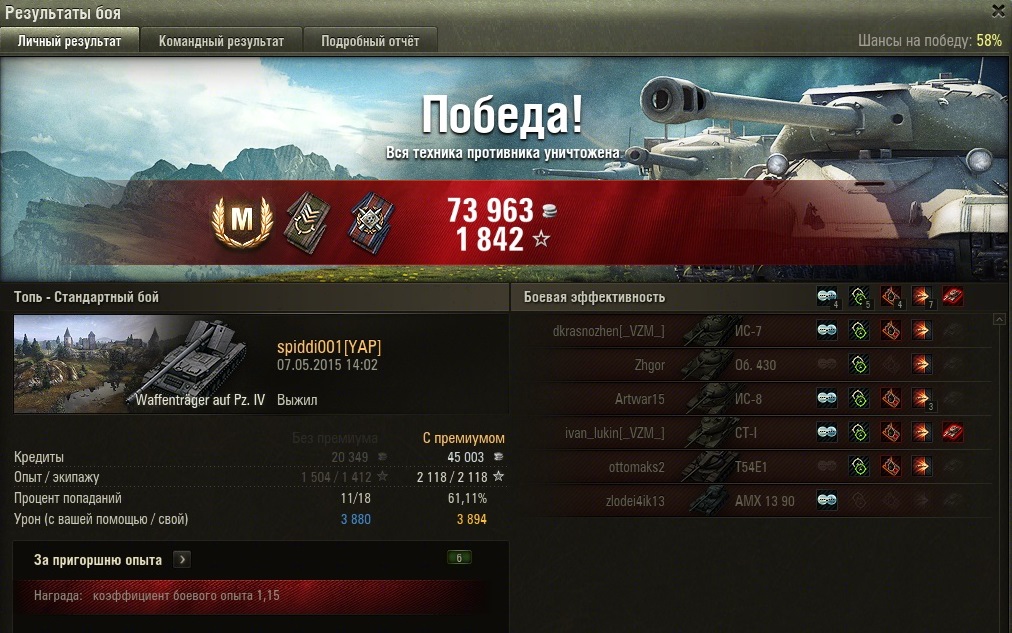
Task: Choose the Artwar15 ИС-8 row
Action: click(750, 399)
